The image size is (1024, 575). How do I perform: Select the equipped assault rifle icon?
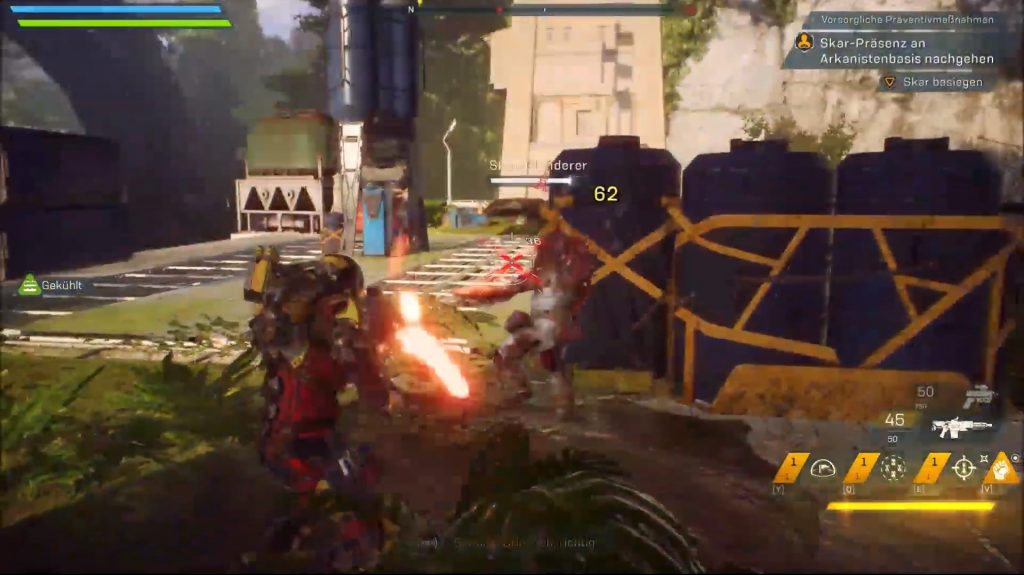(x=961, y=427)
